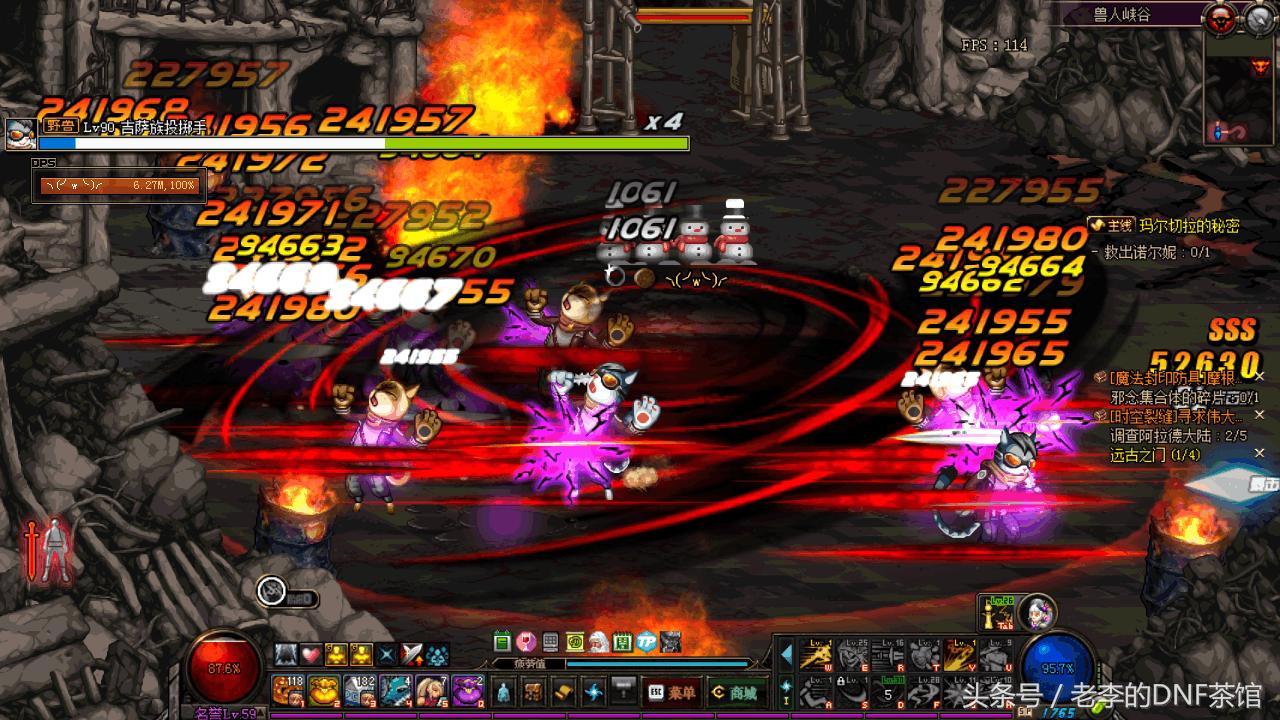Open the quest scroll icon
The width and height of the screenshot is (1280, 720).
tap(565, 691)
